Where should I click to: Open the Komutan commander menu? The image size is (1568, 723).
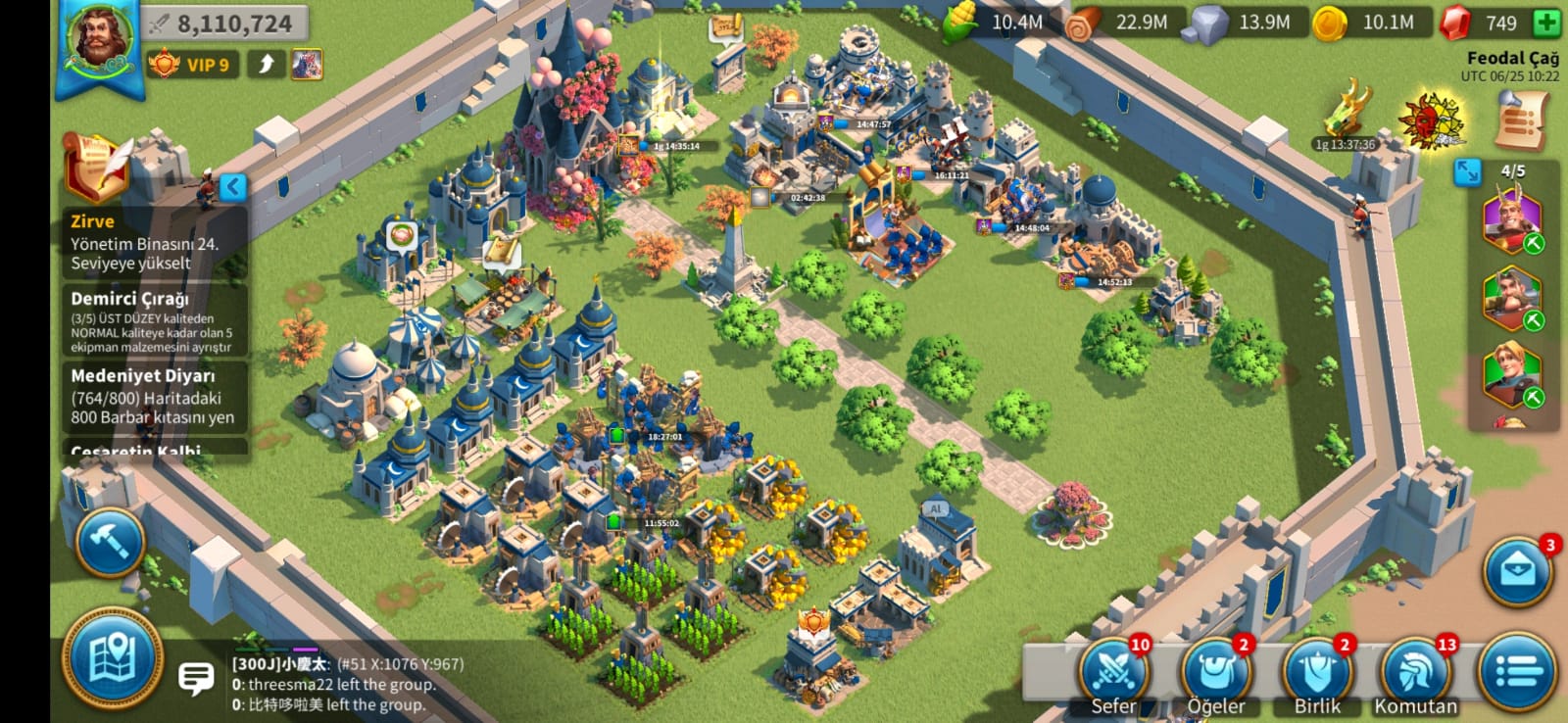1415,675
